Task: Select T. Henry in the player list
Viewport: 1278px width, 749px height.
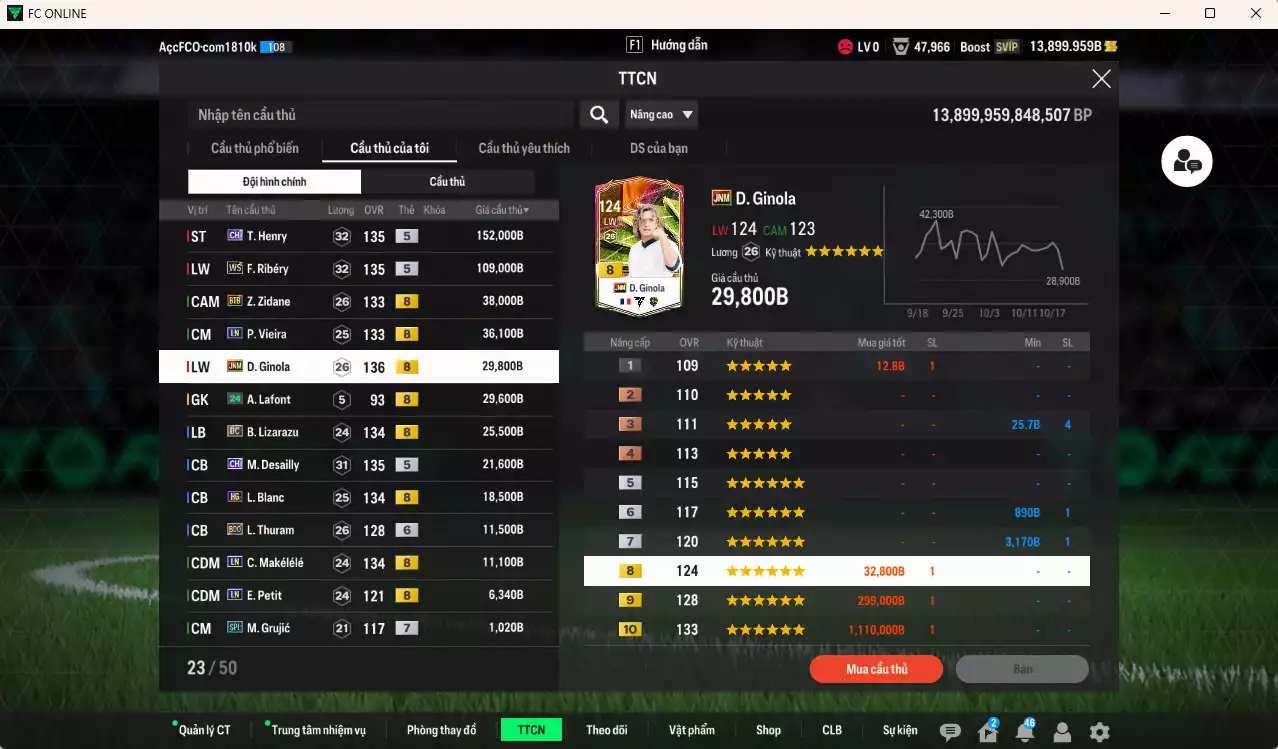Action: point(358,236)
